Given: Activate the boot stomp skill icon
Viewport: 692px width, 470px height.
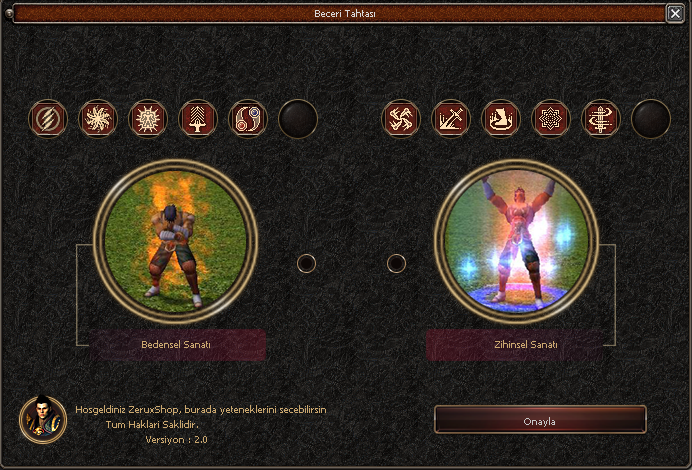Looking at the screenshot, I should [x=501, y=119].
